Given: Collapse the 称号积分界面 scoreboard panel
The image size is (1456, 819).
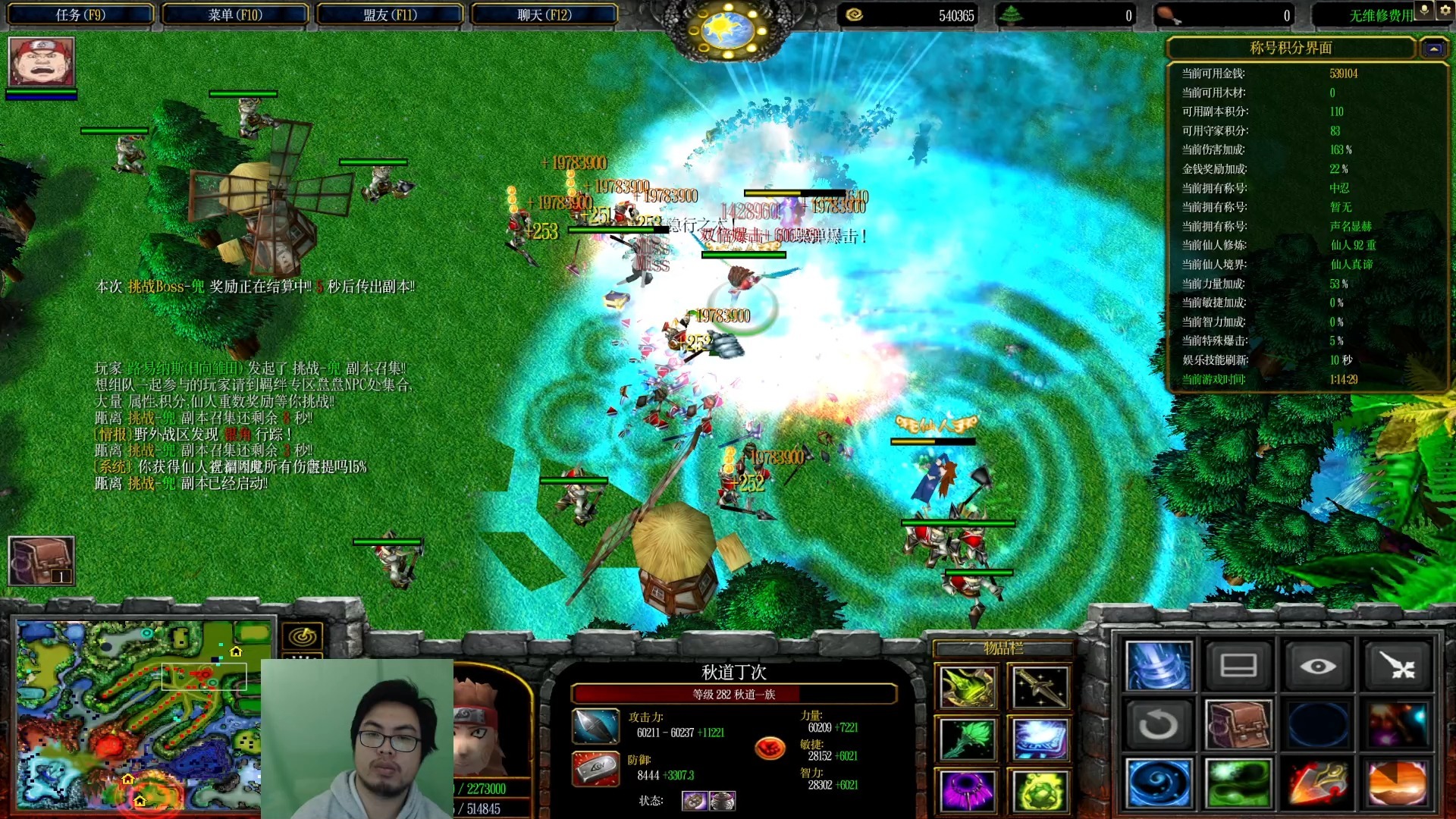Looking at the screenshot, I should 1433,49.
